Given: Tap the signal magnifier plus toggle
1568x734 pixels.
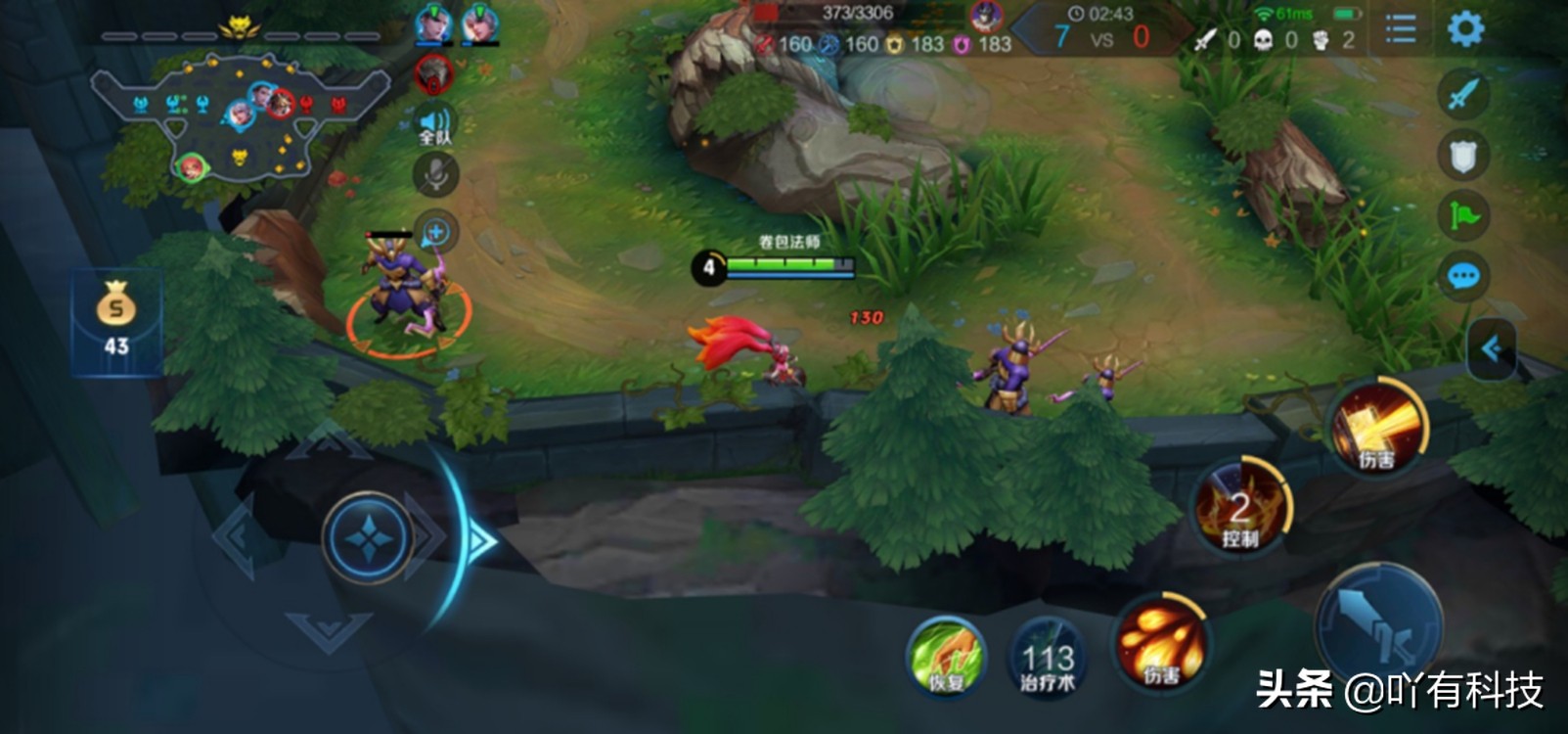Looking at the screenshot, I should (433, 228).
